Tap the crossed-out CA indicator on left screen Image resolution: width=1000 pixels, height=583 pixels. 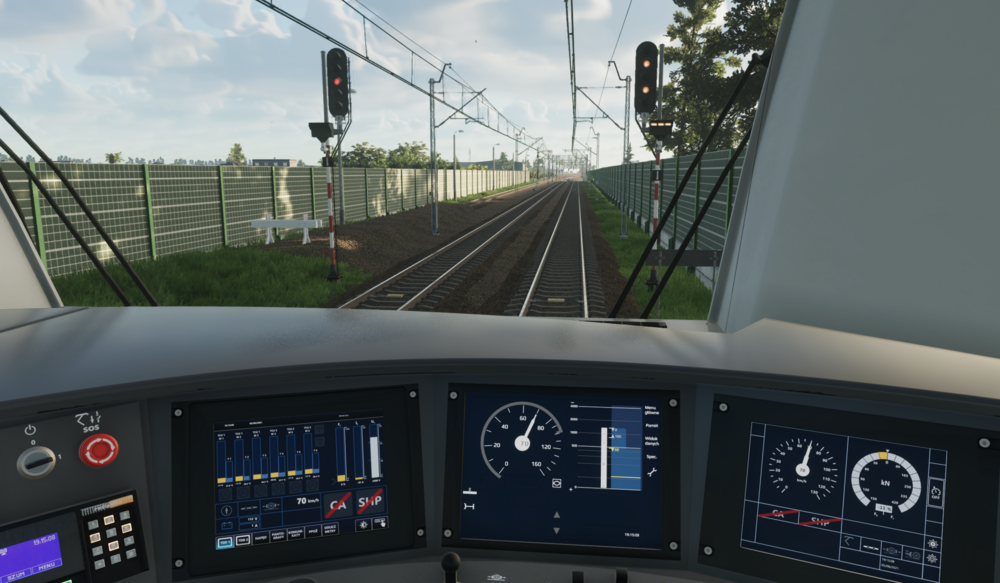pos(338,503)
